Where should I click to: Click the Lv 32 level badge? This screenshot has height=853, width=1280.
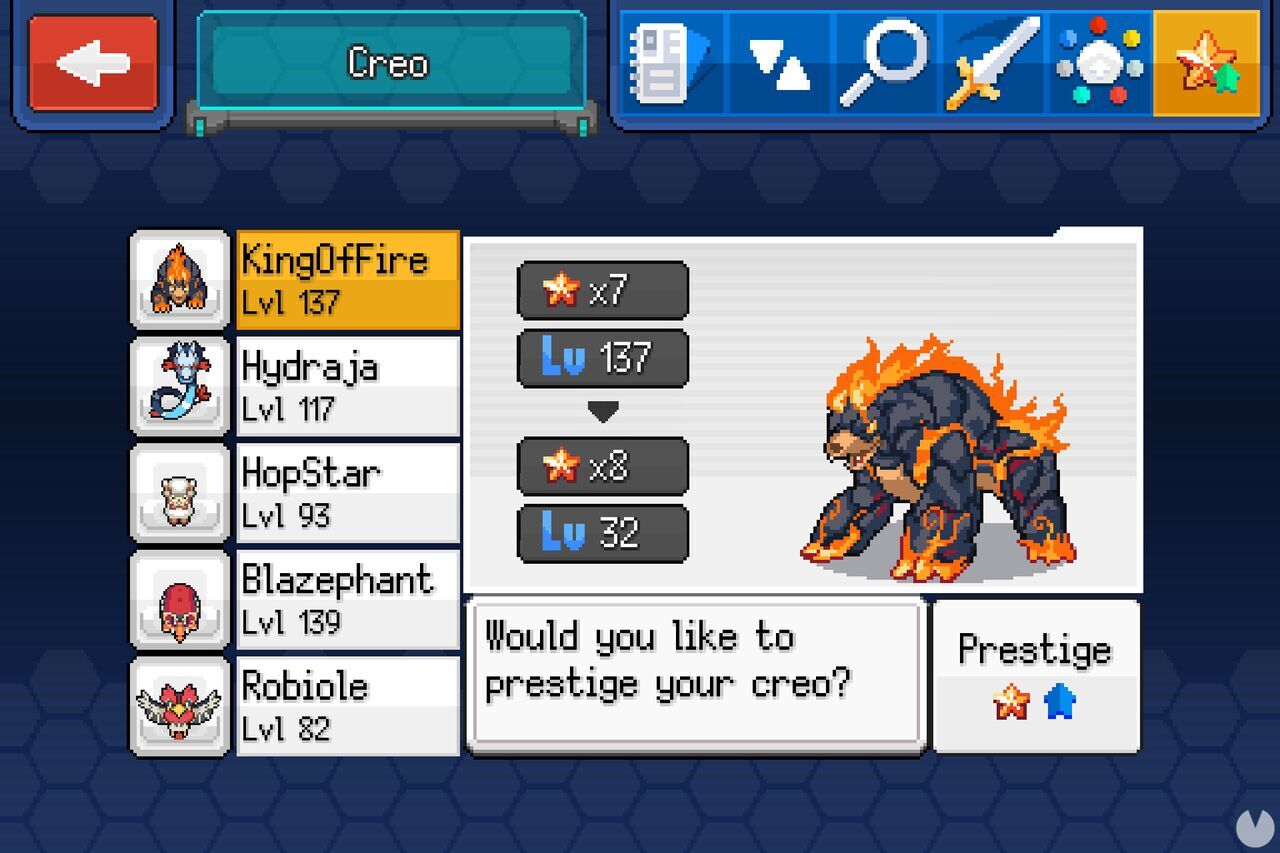(x=601, y=531)
